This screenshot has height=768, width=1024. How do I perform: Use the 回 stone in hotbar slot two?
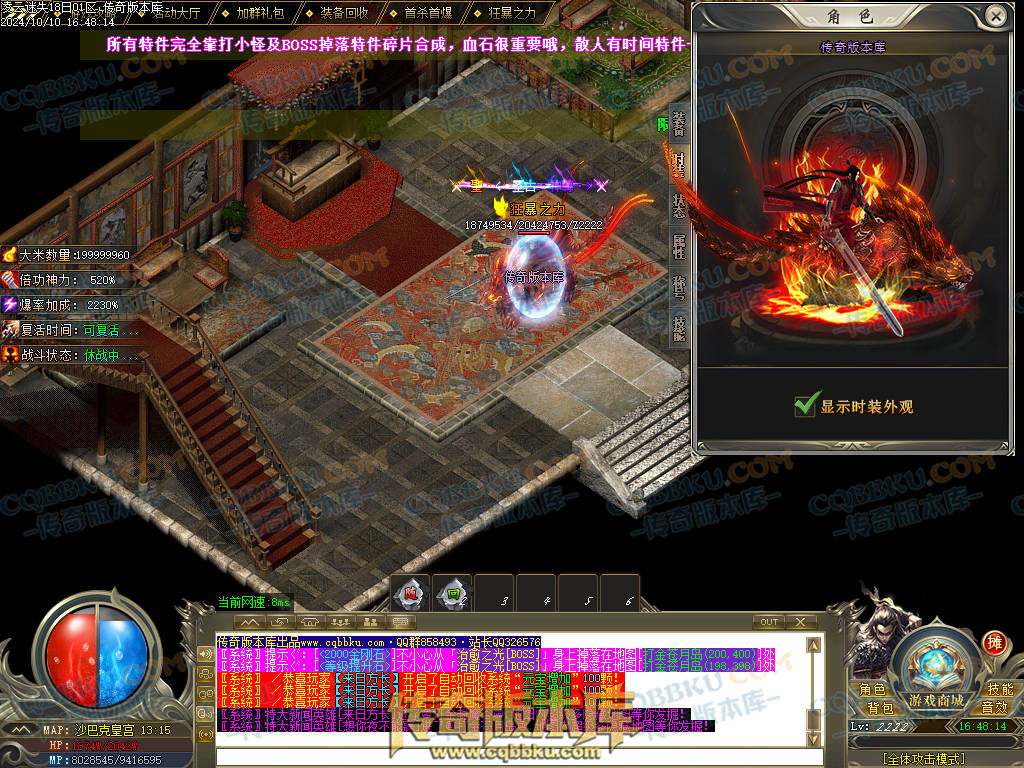pyautogui.click(x=453, y=594)
